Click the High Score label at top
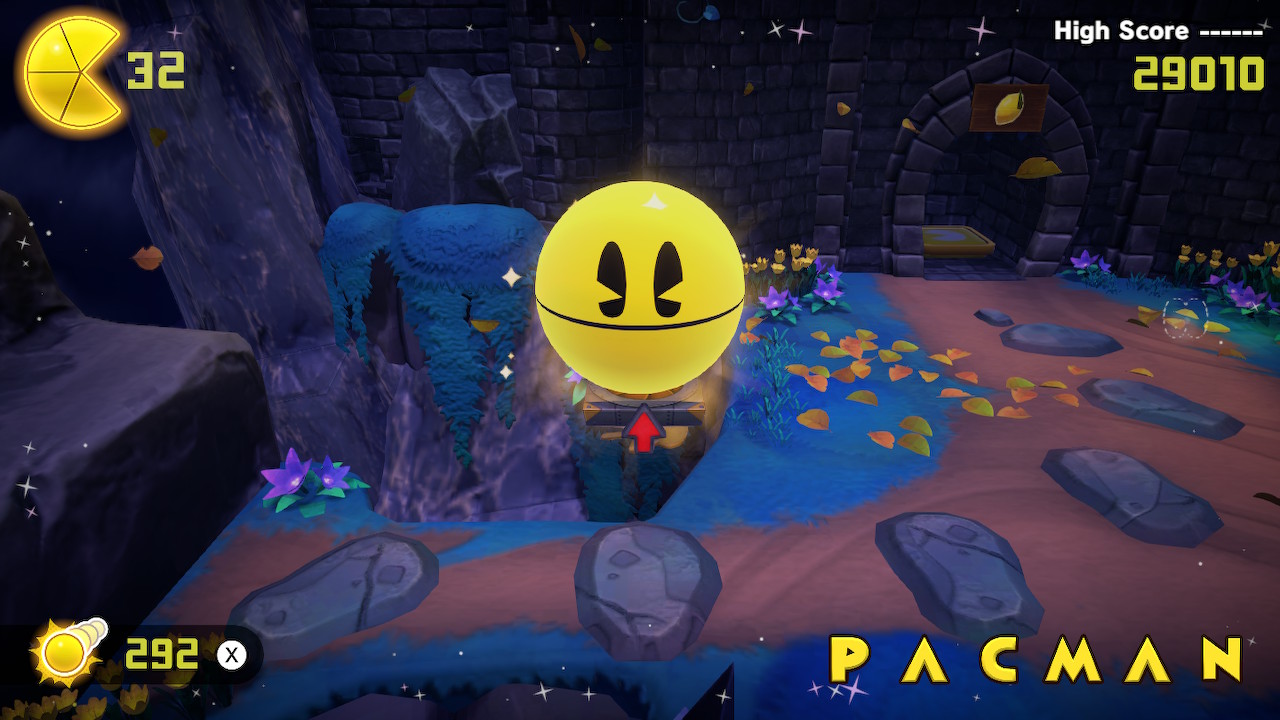Screen dimensions: 1280x720 tap(1118, 31)
